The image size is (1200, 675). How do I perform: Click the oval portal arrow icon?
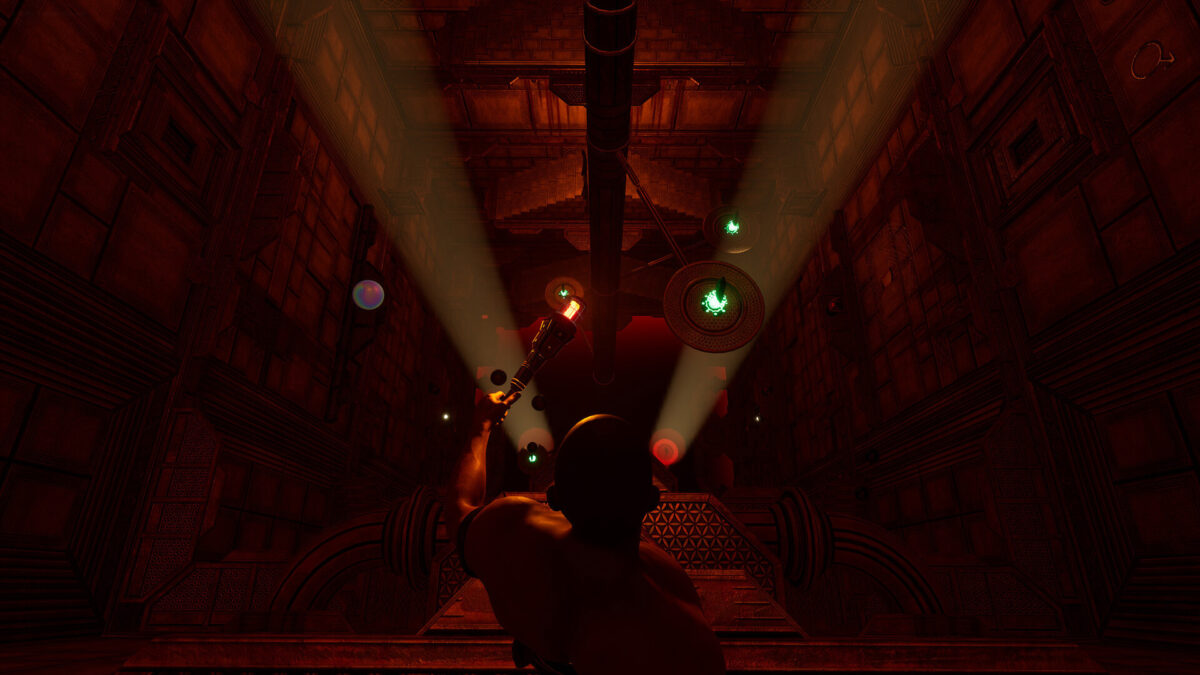click(x=1150, y=60)
